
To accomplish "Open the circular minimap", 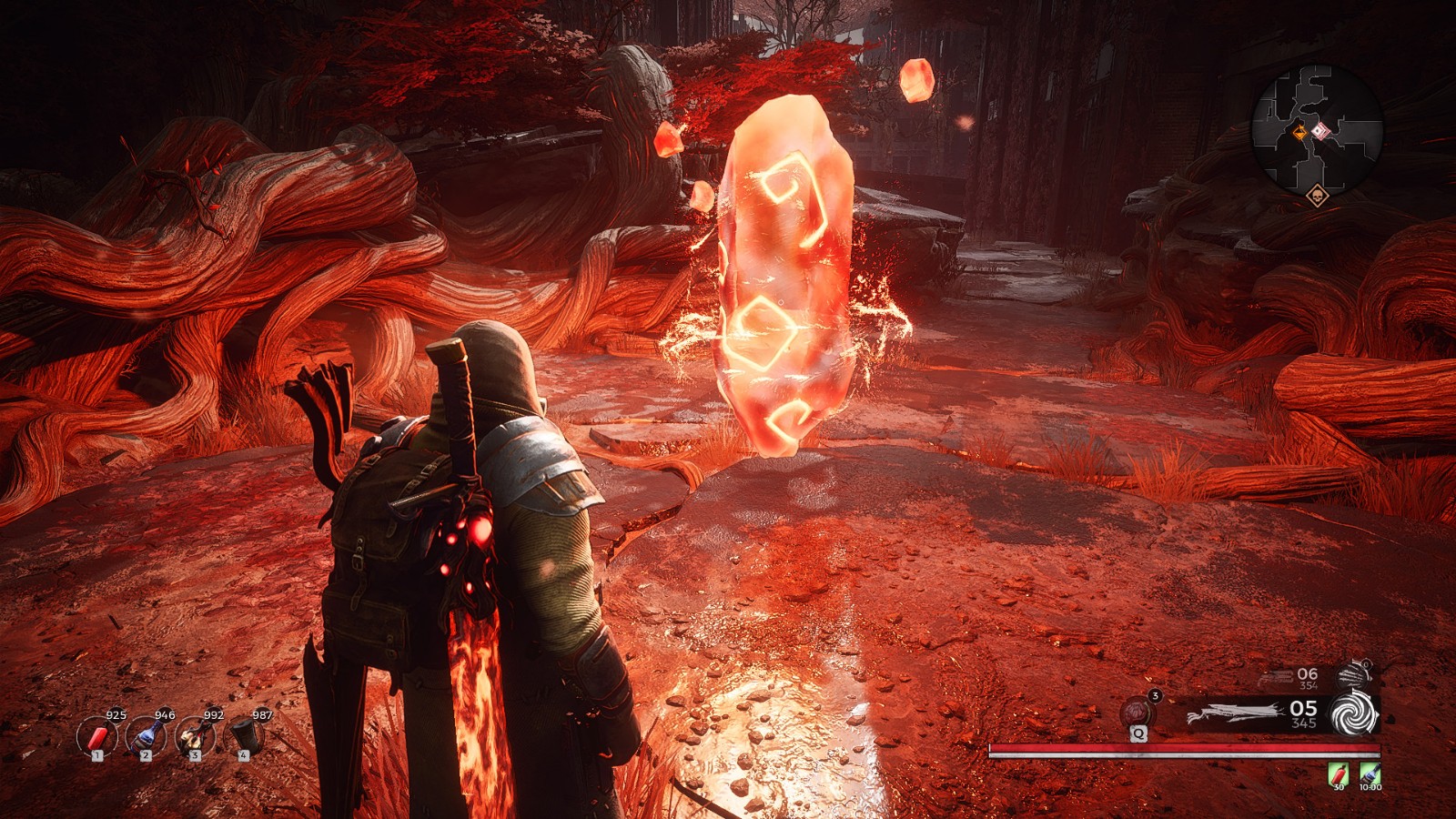I will point(1317,130).
